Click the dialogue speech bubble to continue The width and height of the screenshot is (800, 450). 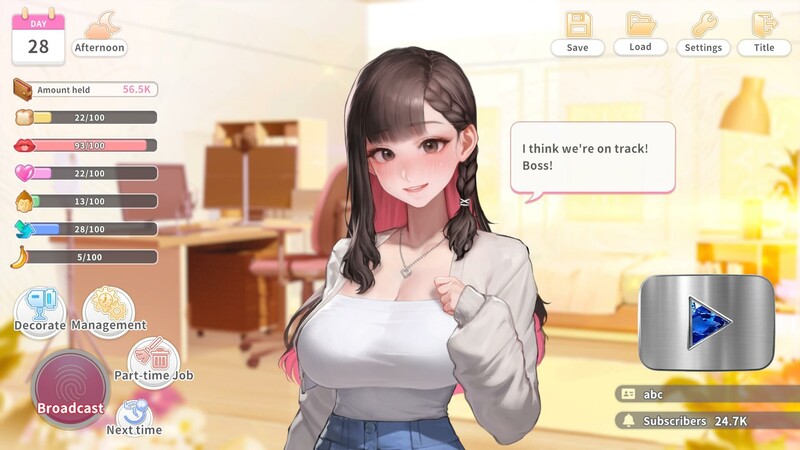click(x=579, y=157)
